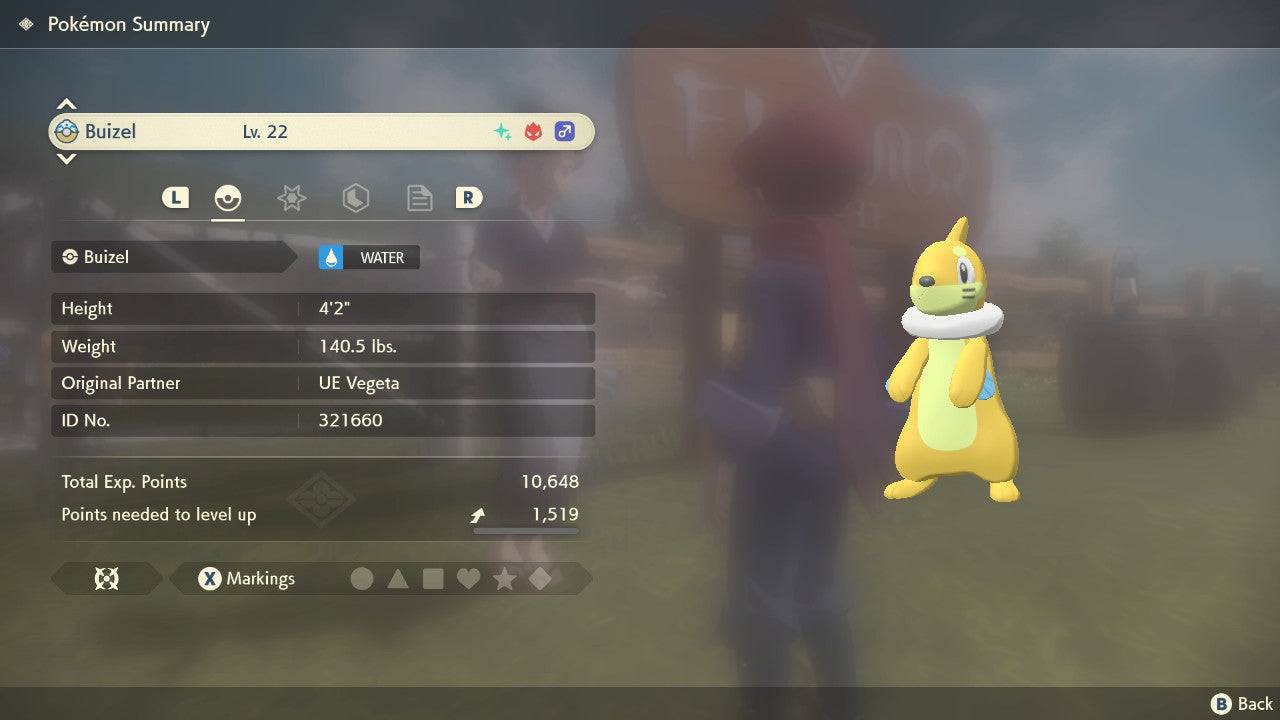Go back from the Pokémon Summary
The image size is (1280, 720).
point(1242,704)
